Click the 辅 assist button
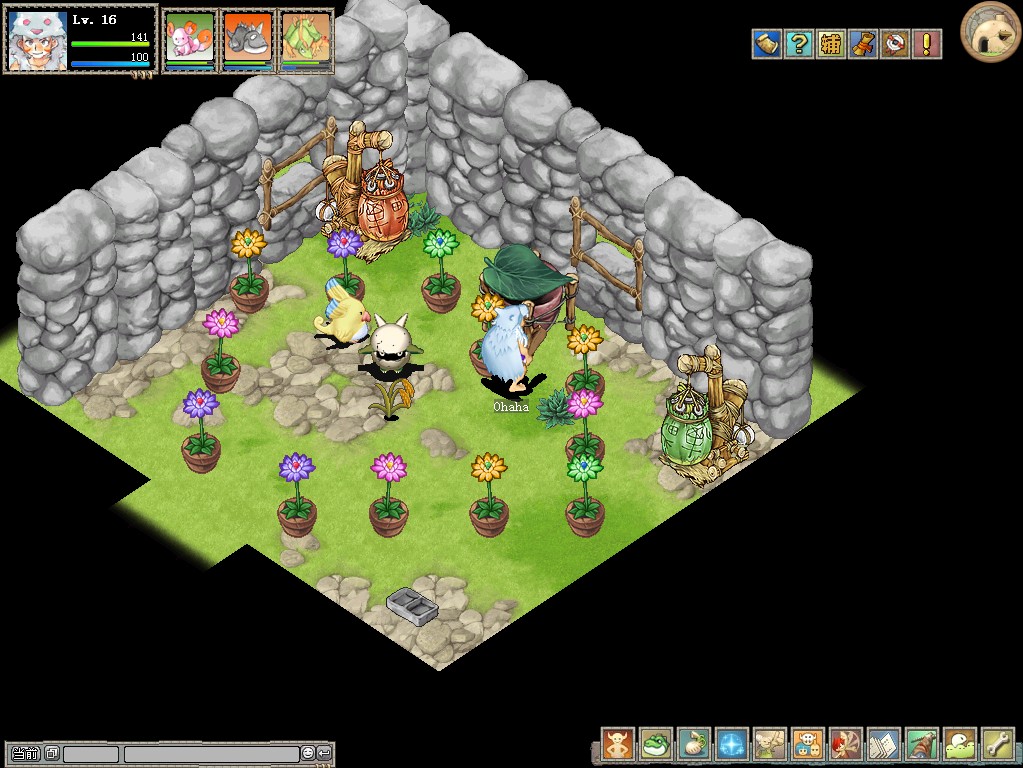Screen dimensions: 1023x768 (831, 44)
